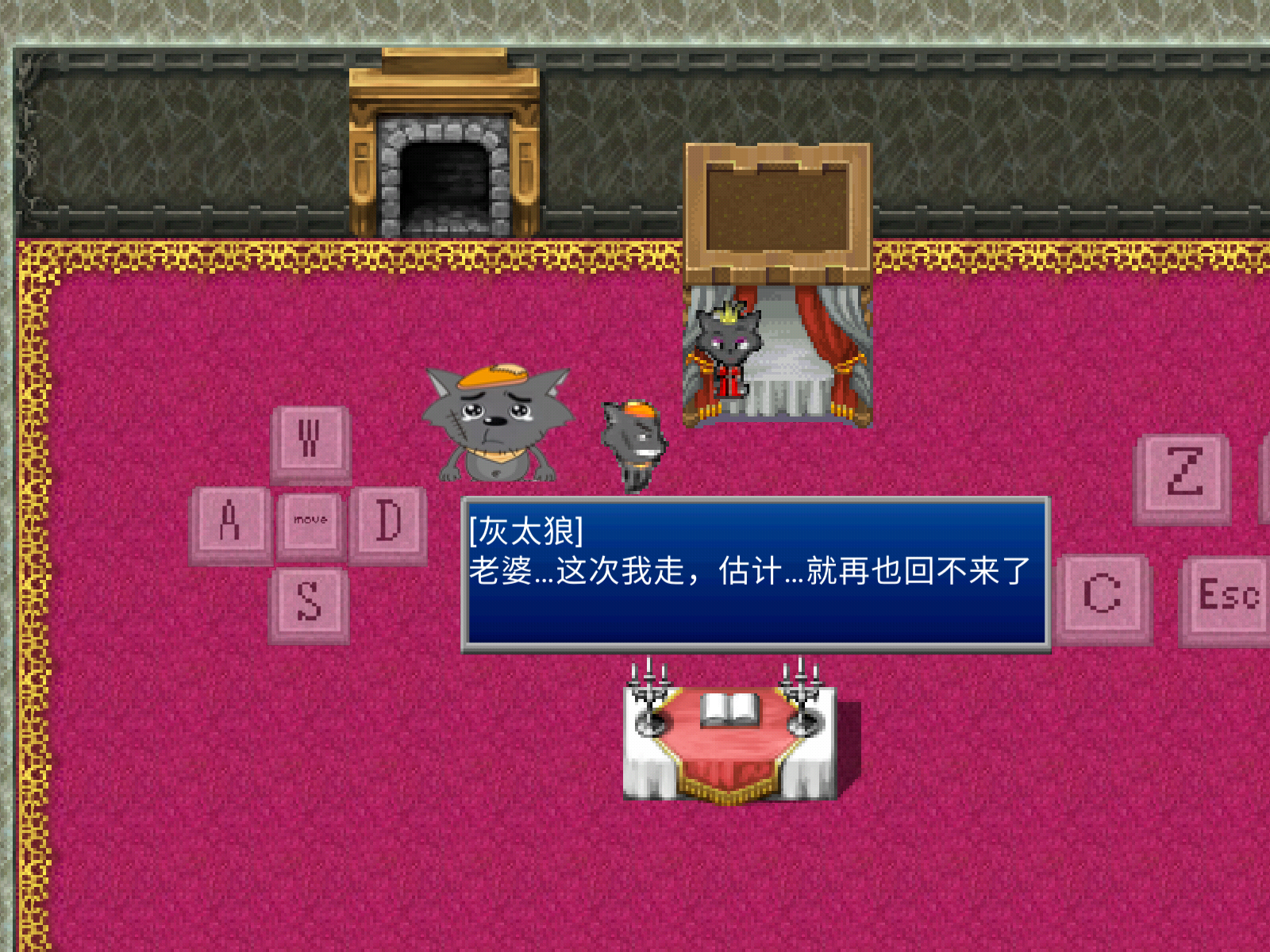Click the 'move' label key in the center

[x=310, y=520]
